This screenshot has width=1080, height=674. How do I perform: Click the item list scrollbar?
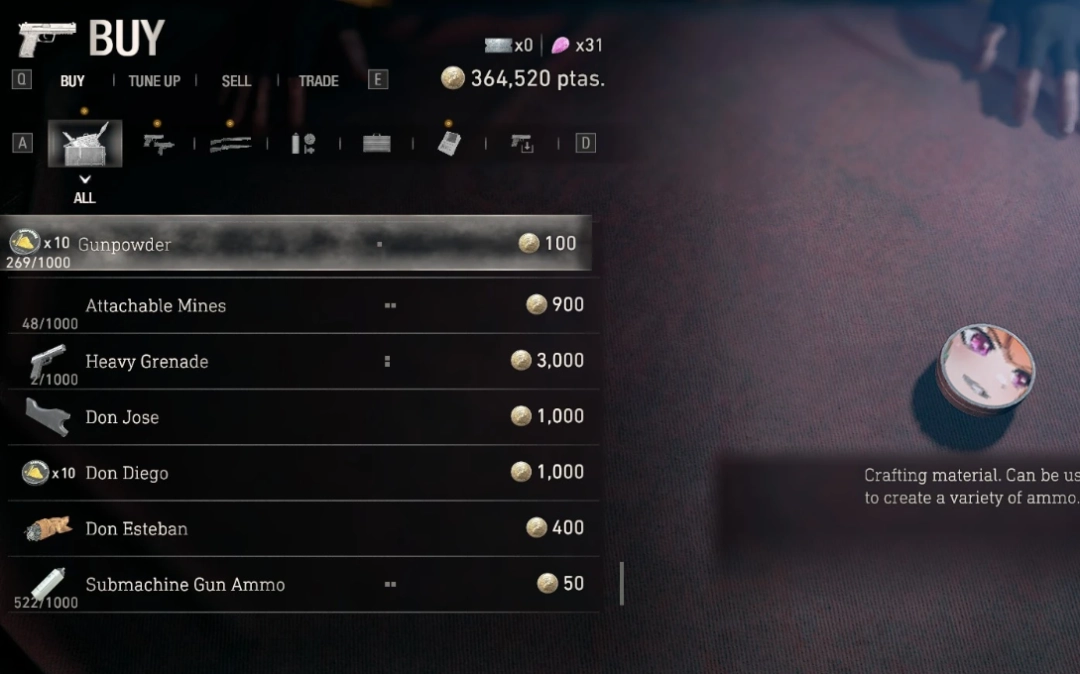[622, 583]
